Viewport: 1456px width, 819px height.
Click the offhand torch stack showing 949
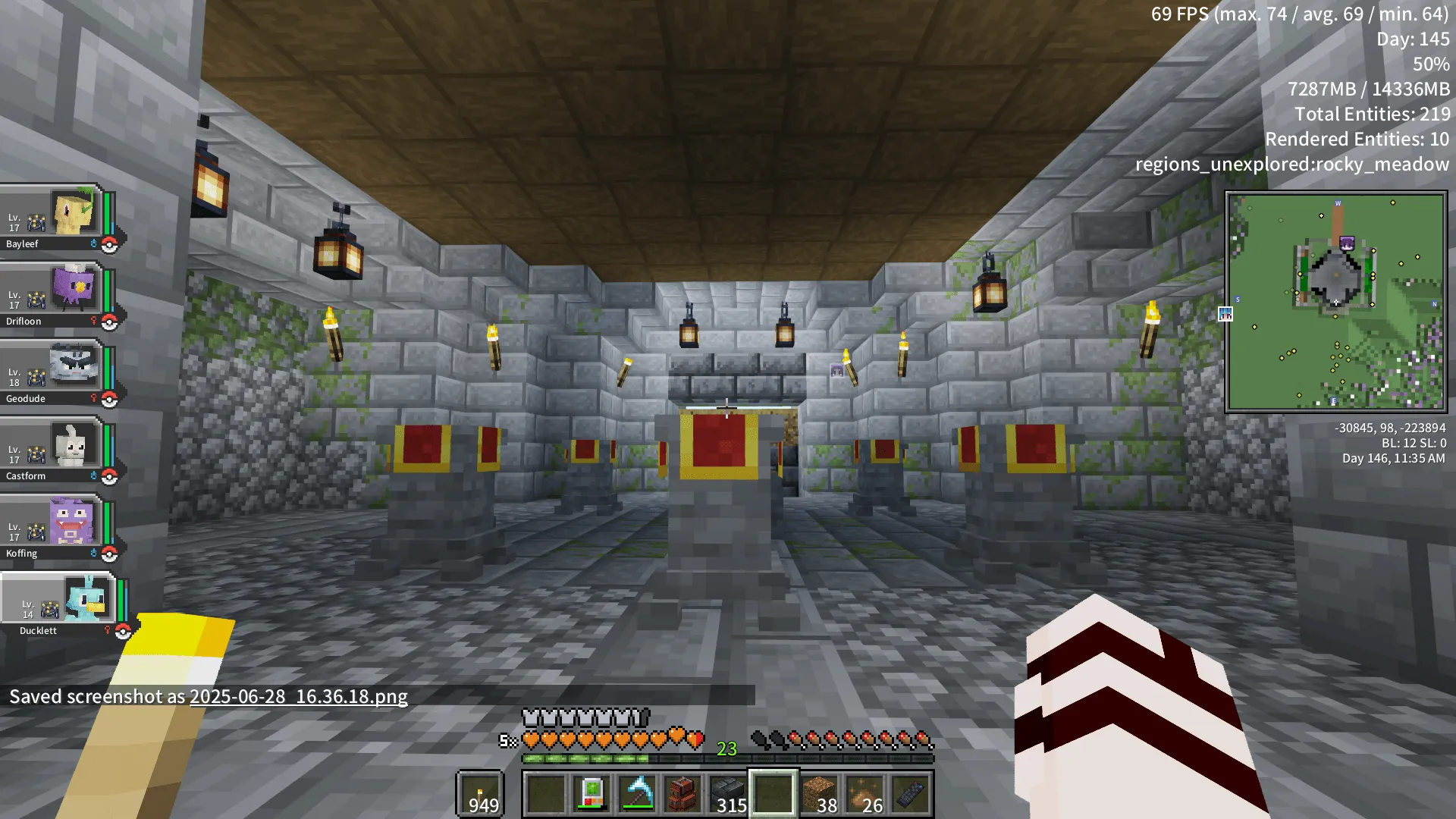click(481, 794)
